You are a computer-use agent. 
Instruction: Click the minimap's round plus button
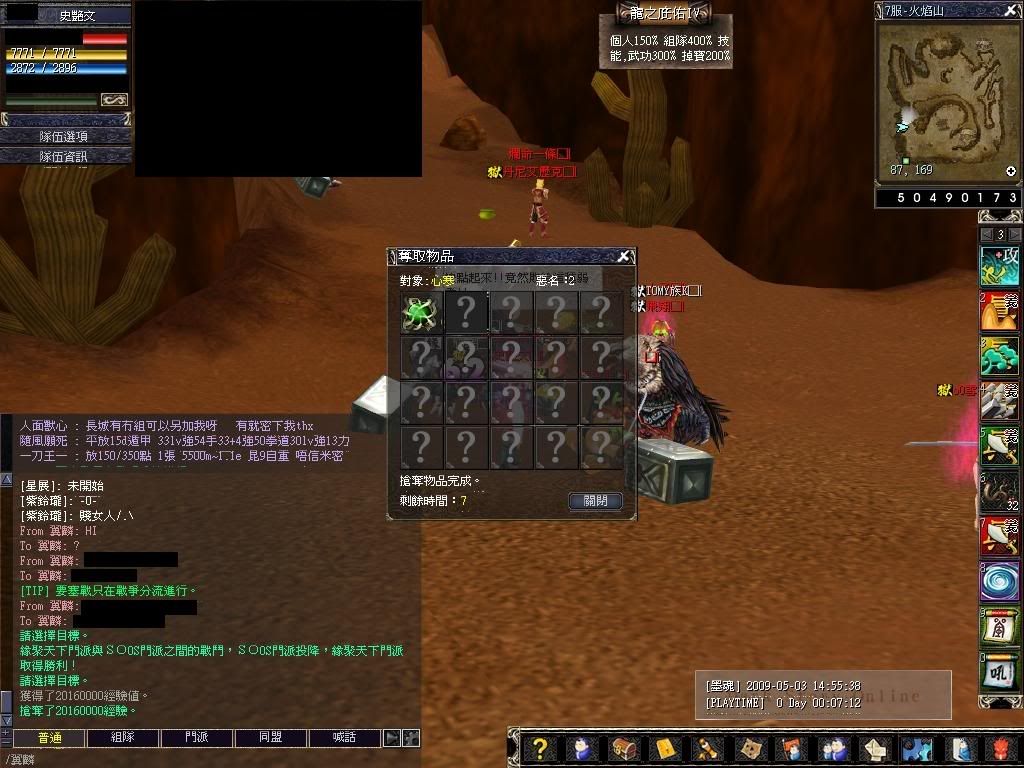[x=1011, y=171]
